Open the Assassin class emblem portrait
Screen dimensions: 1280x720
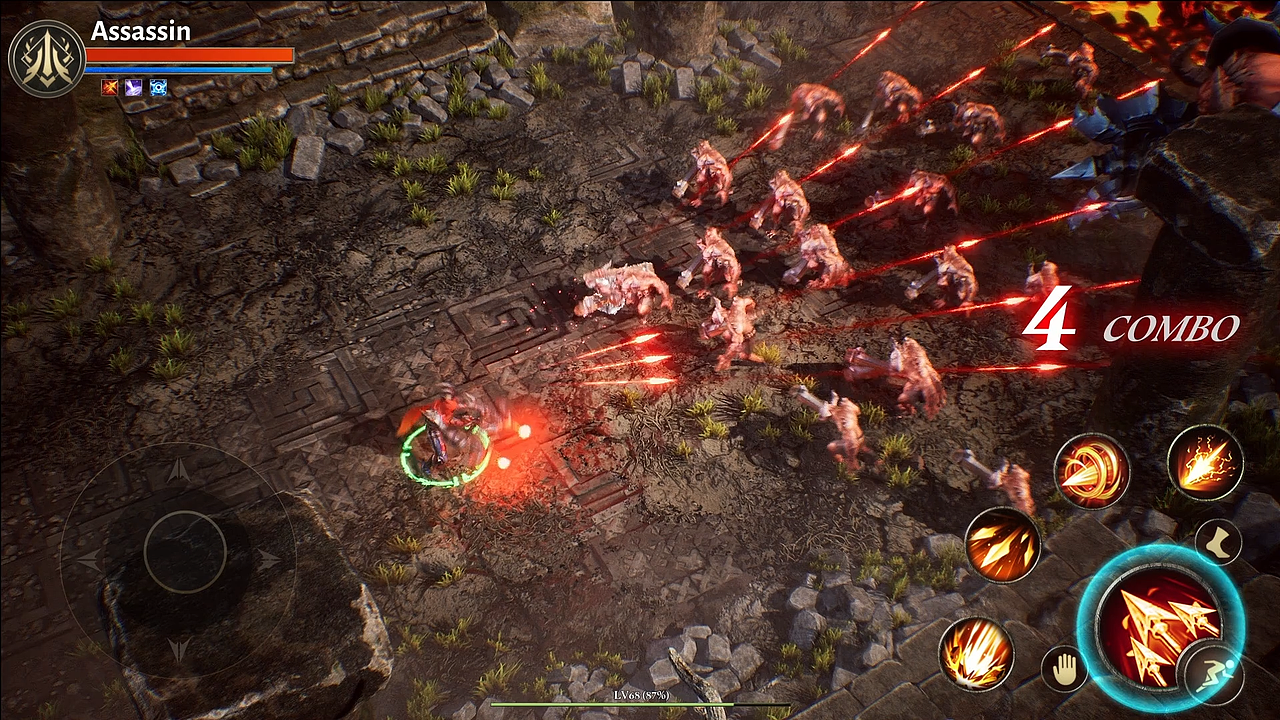click(47, 59)
